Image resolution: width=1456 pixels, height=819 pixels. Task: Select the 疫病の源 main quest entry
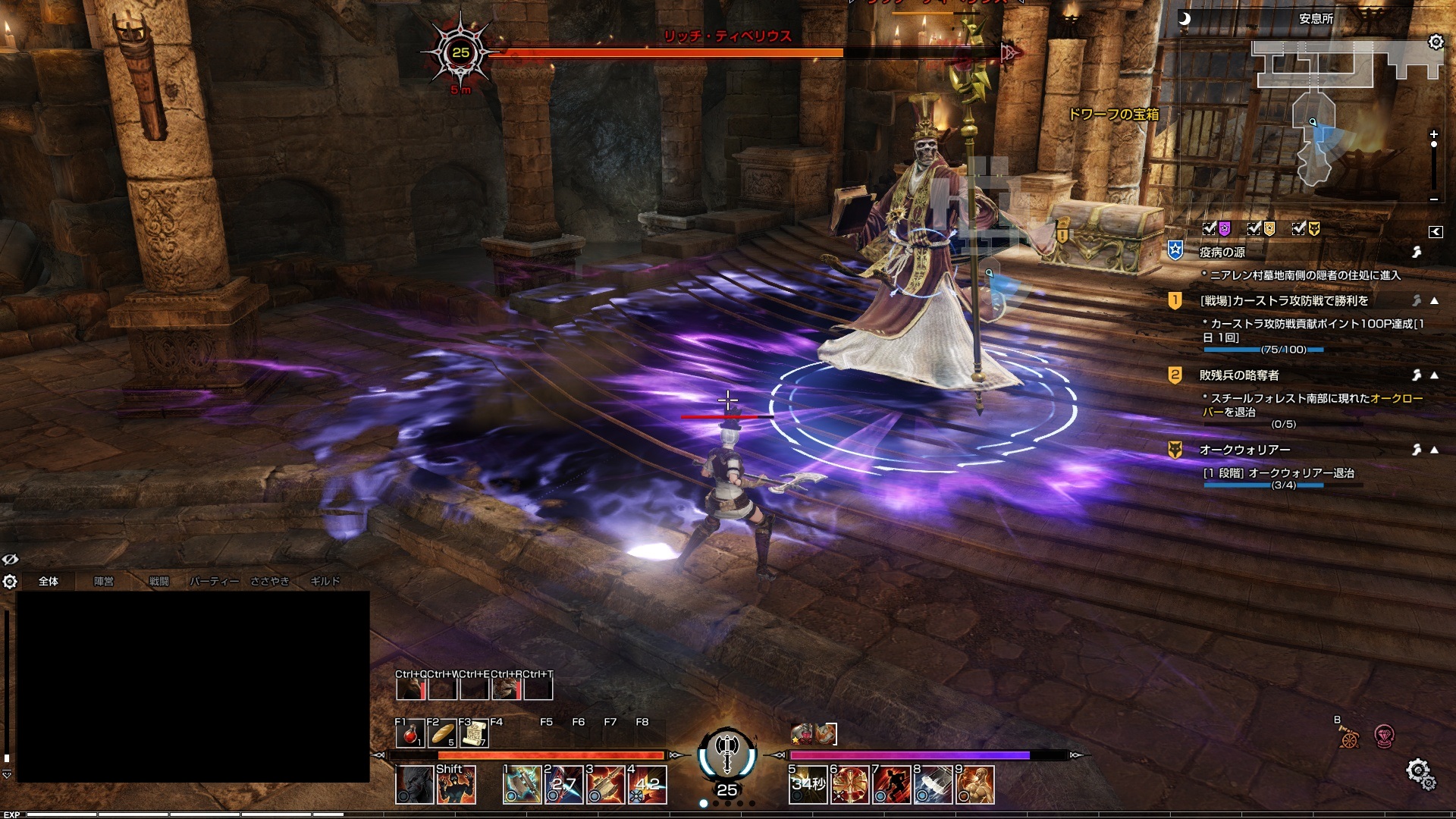[1222, 252]
